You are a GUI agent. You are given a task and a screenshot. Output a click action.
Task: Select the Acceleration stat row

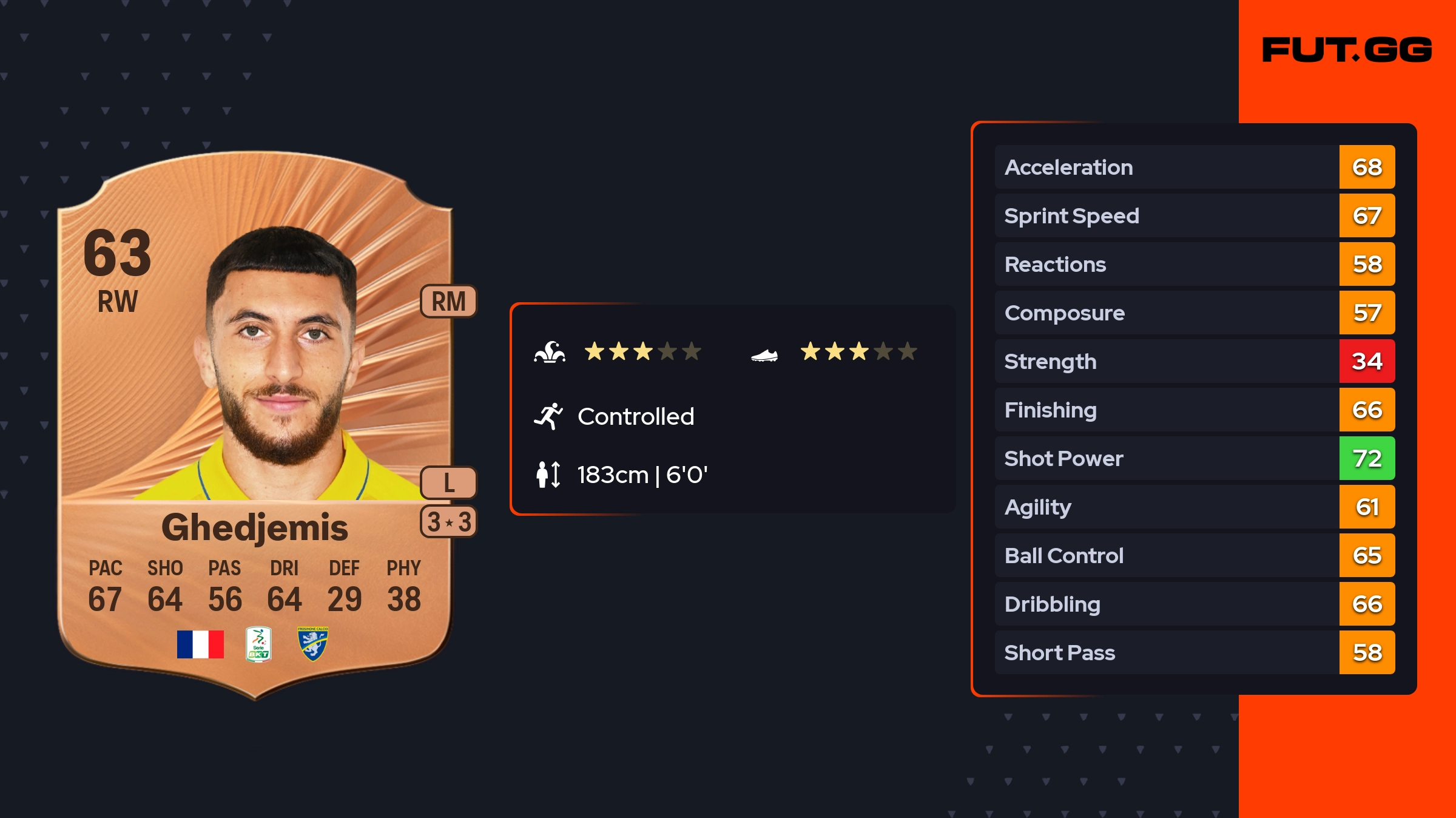(1194, 167)
